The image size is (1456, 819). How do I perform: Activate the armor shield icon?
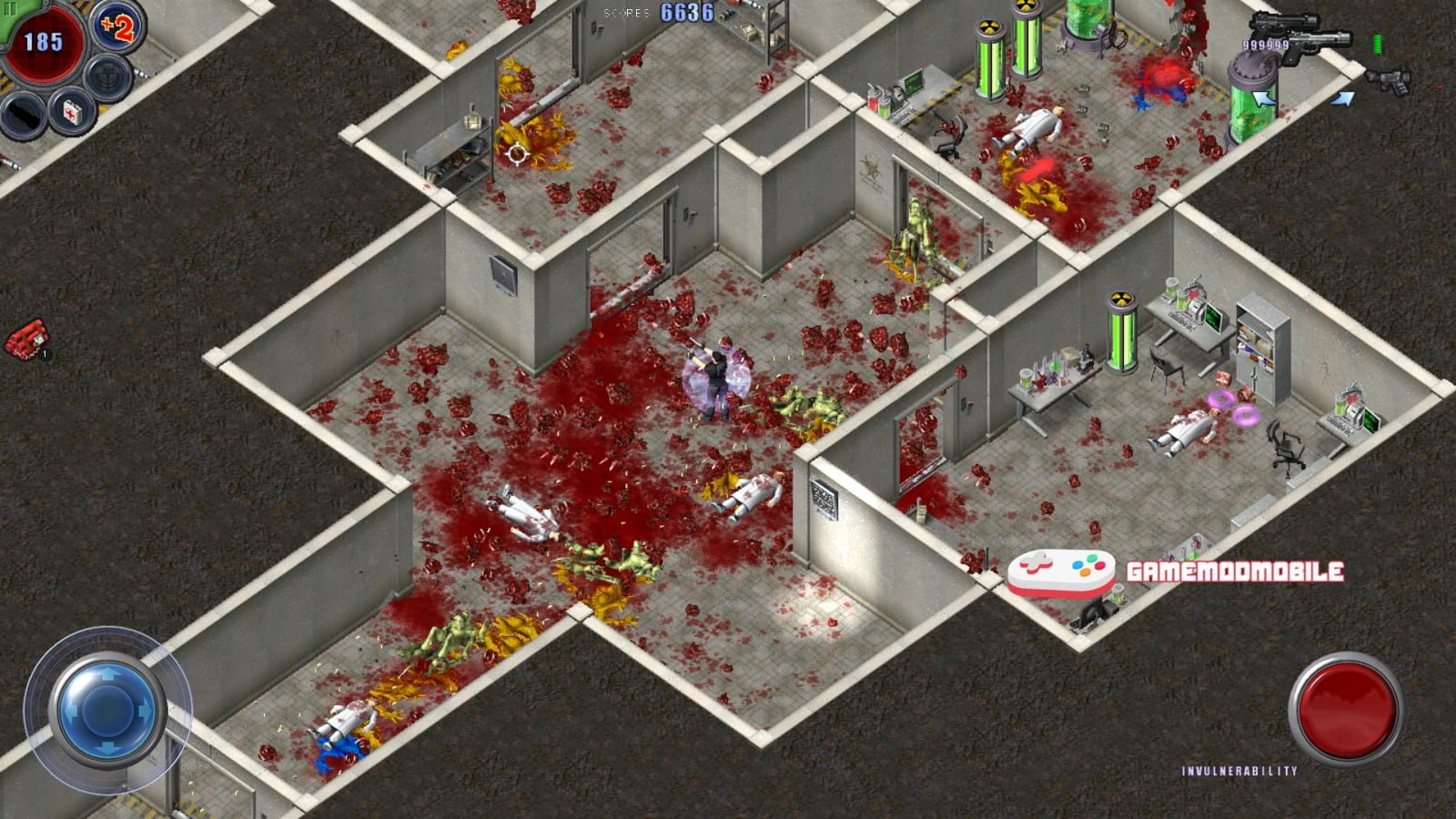click(106, 78)
